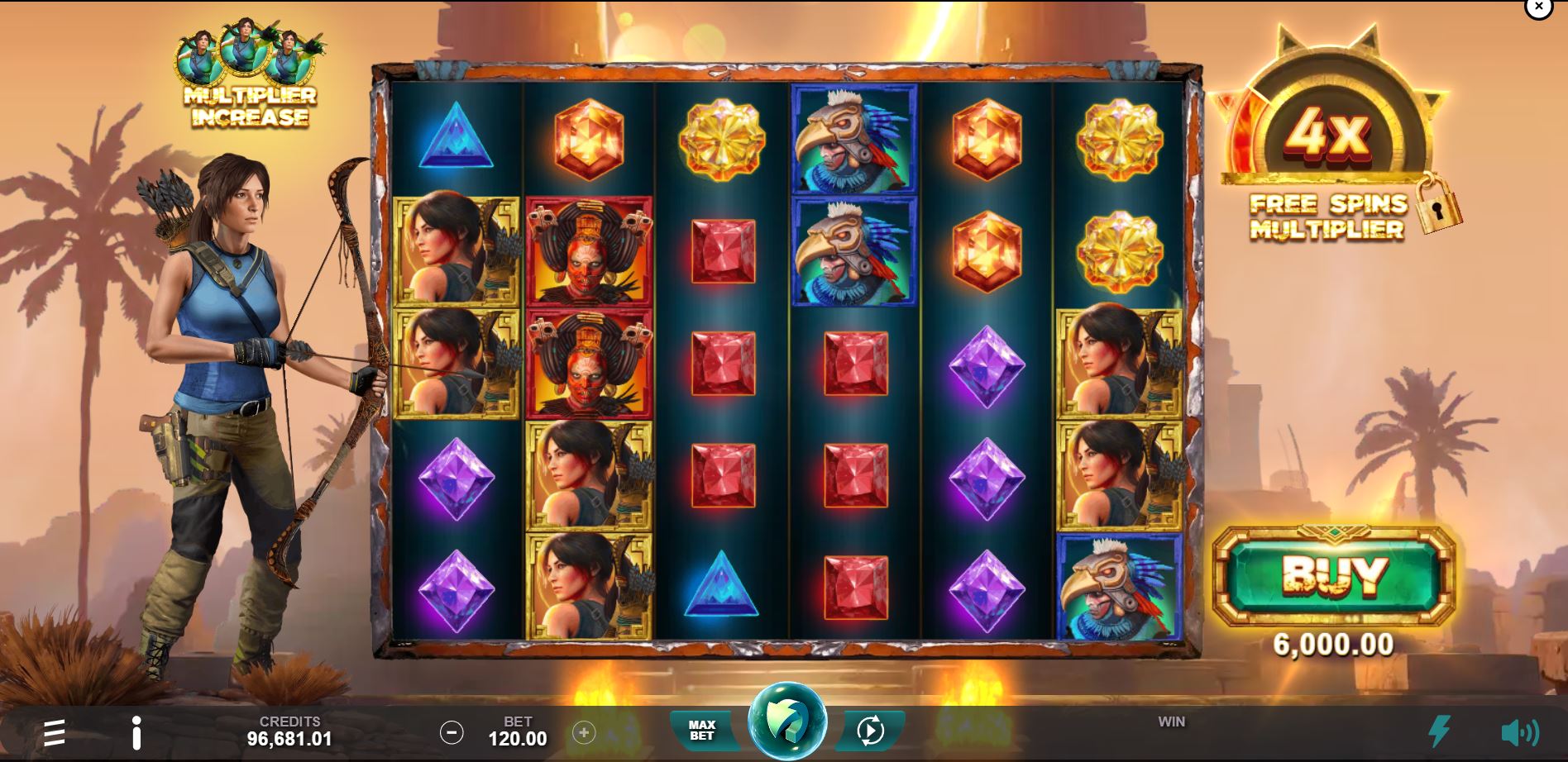
Task: Mute game audio with the speaker icon
Action: tap(1520, 731)
